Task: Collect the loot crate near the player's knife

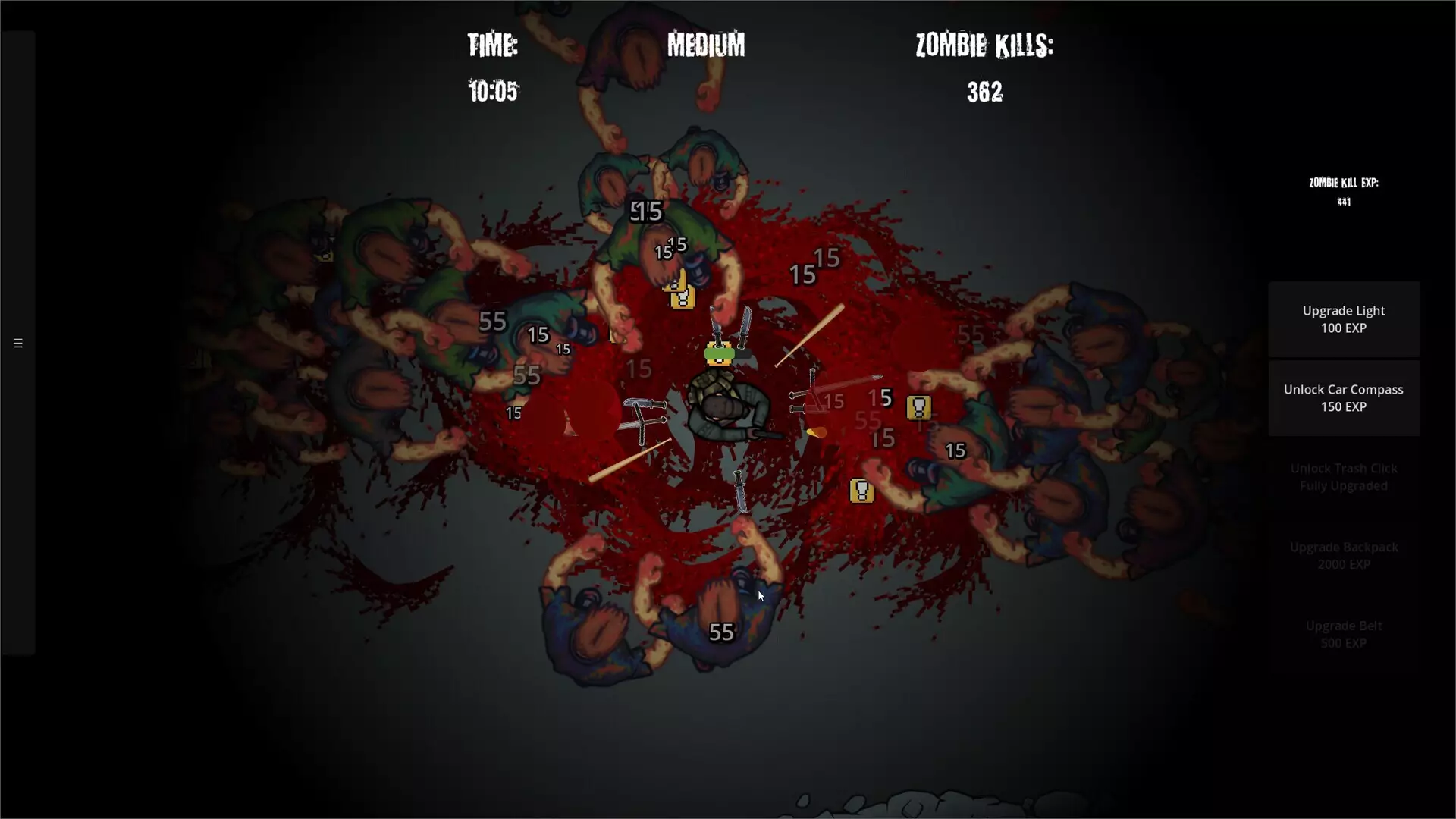Action: 861,491
